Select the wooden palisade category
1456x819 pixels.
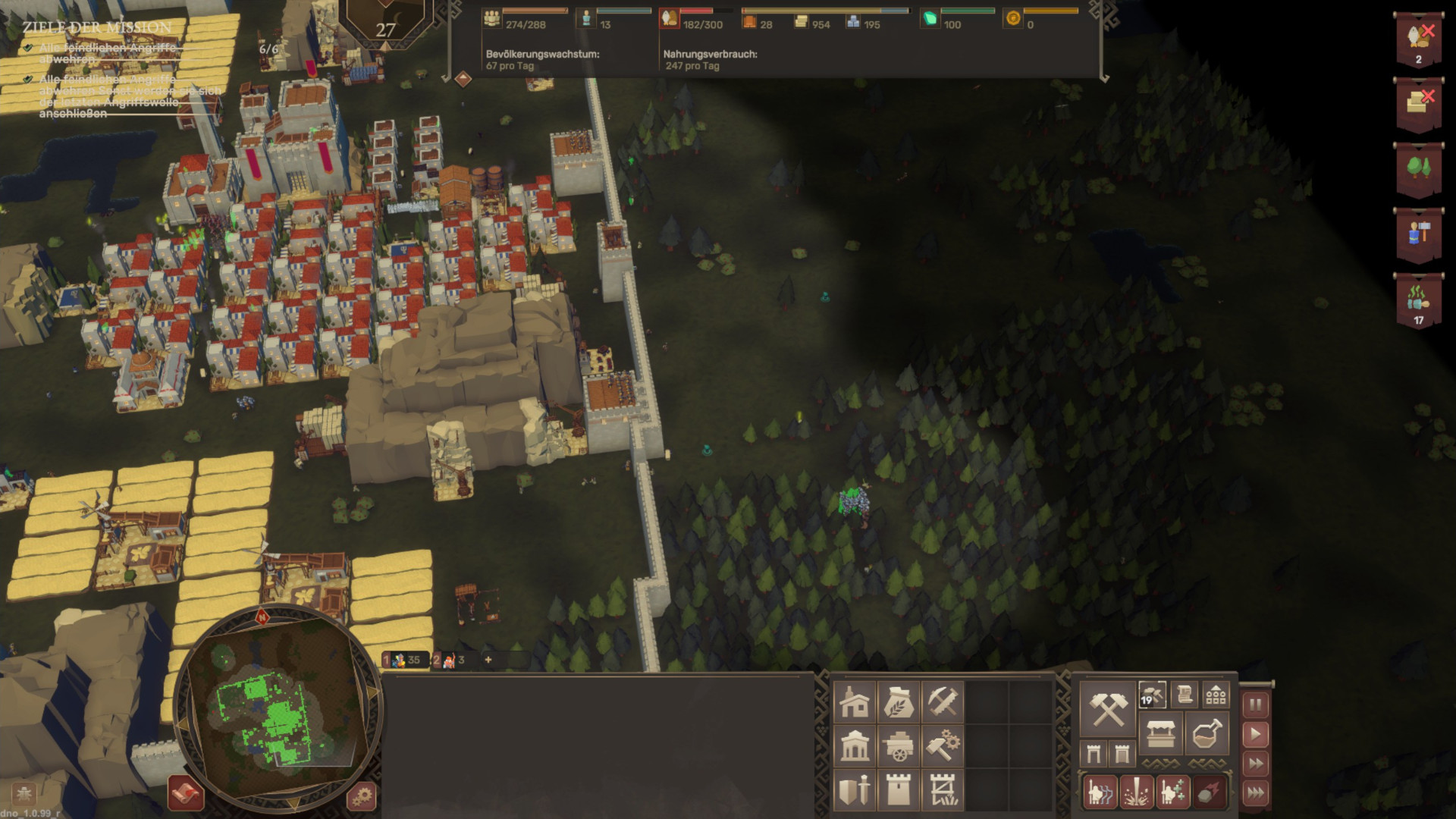942,790
